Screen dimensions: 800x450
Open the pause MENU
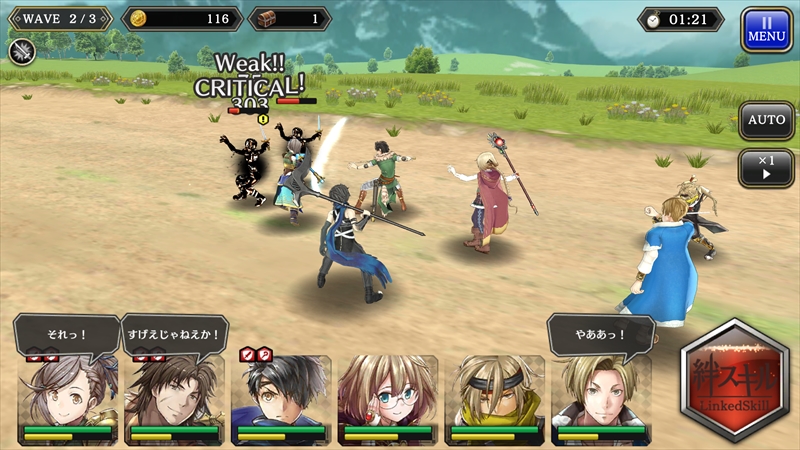tap(766, 30)
